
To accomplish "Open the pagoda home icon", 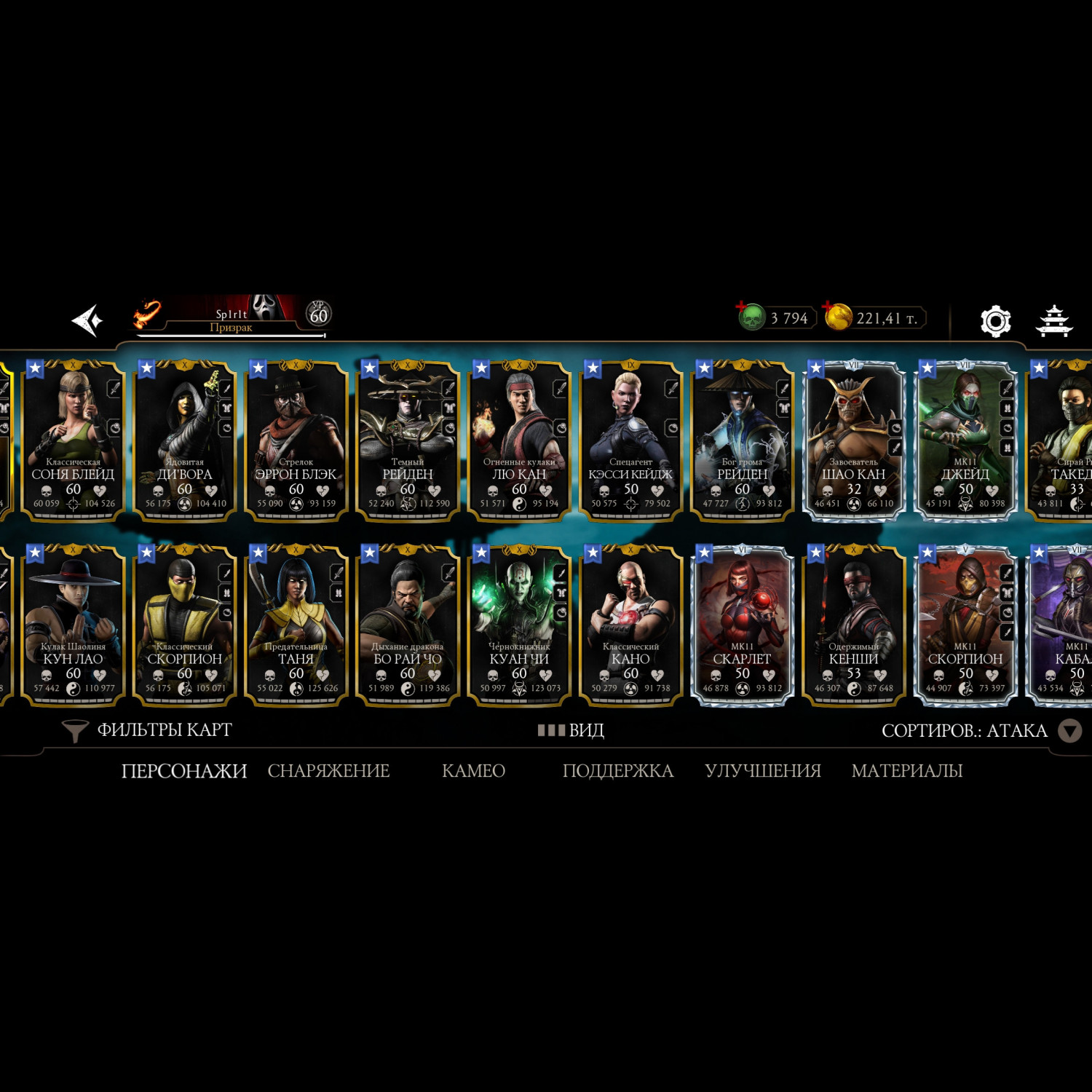I will (x=1054, y=321).
